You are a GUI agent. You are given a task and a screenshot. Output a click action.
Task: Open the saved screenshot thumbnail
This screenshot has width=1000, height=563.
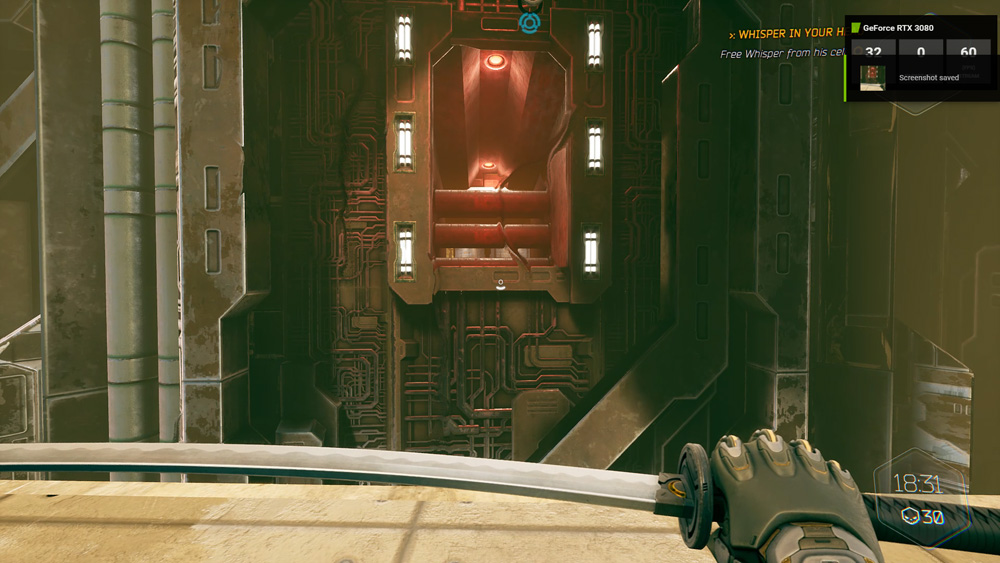pyautogui.click(x=872, y=78)
